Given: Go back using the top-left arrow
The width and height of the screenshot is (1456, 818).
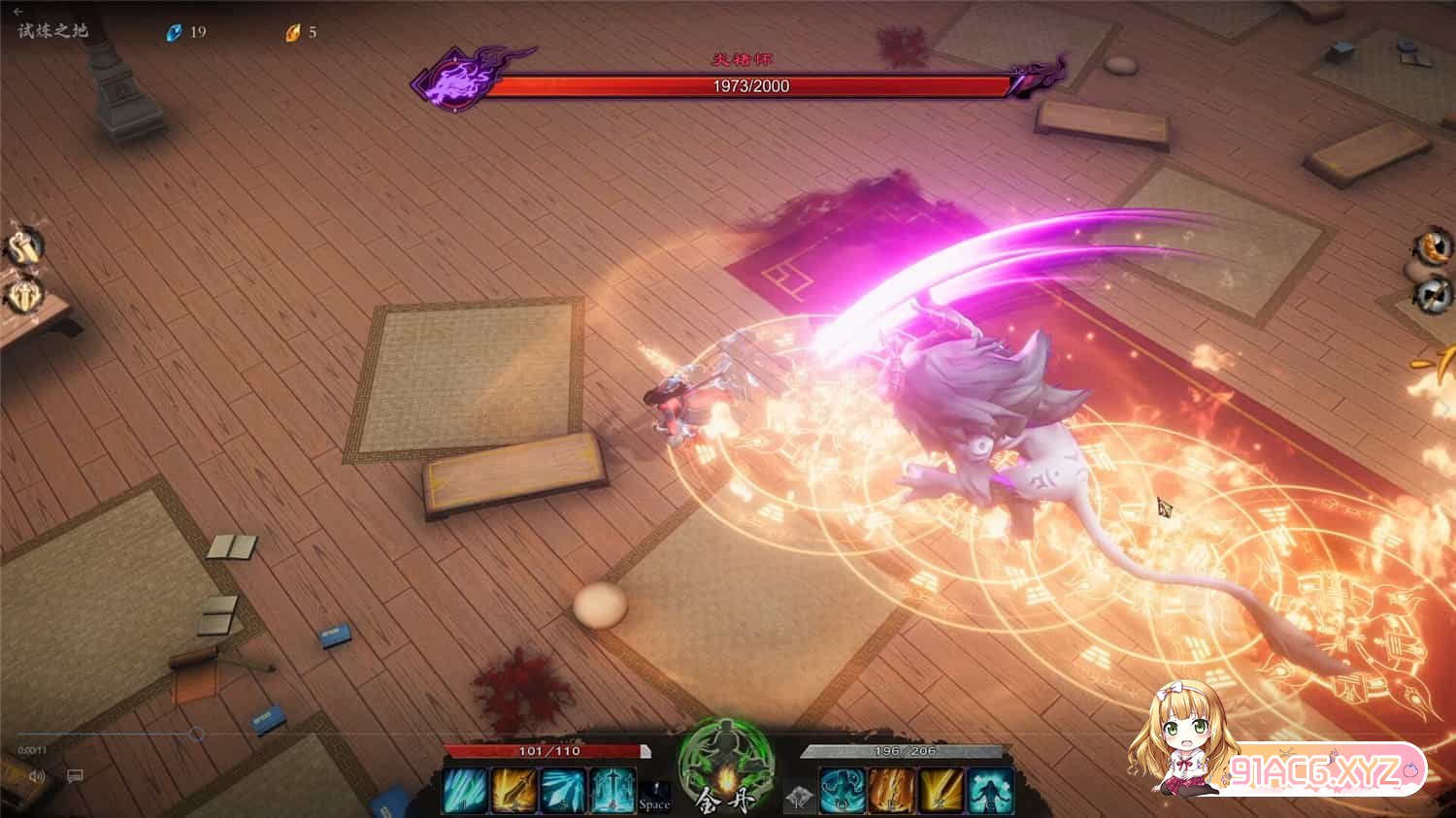Looking at the screenshot, I should coord(17,12).
